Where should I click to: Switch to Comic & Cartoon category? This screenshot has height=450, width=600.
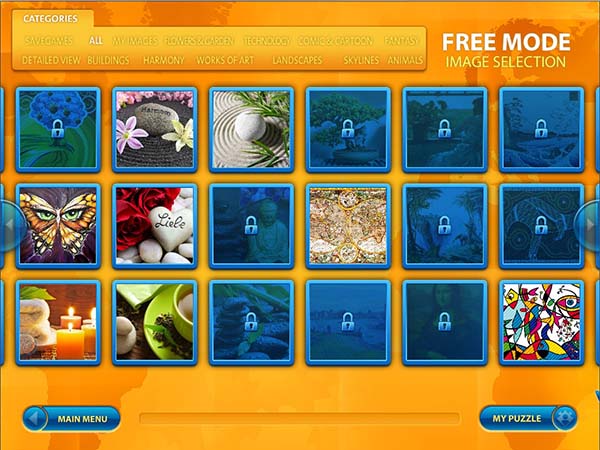(334, 41)
